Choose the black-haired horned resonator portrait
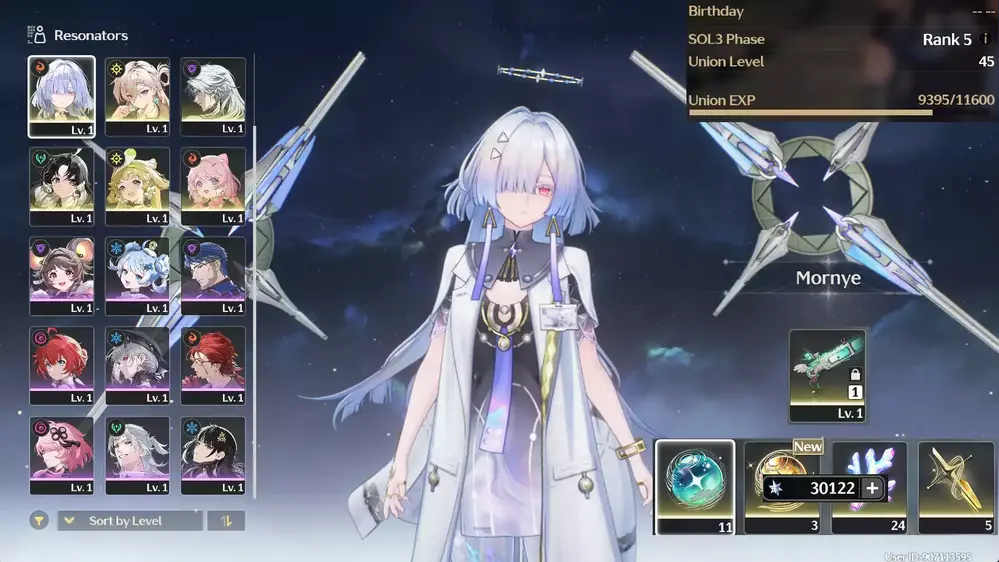This screenshot has height=562, width=999. coord(62,186)
